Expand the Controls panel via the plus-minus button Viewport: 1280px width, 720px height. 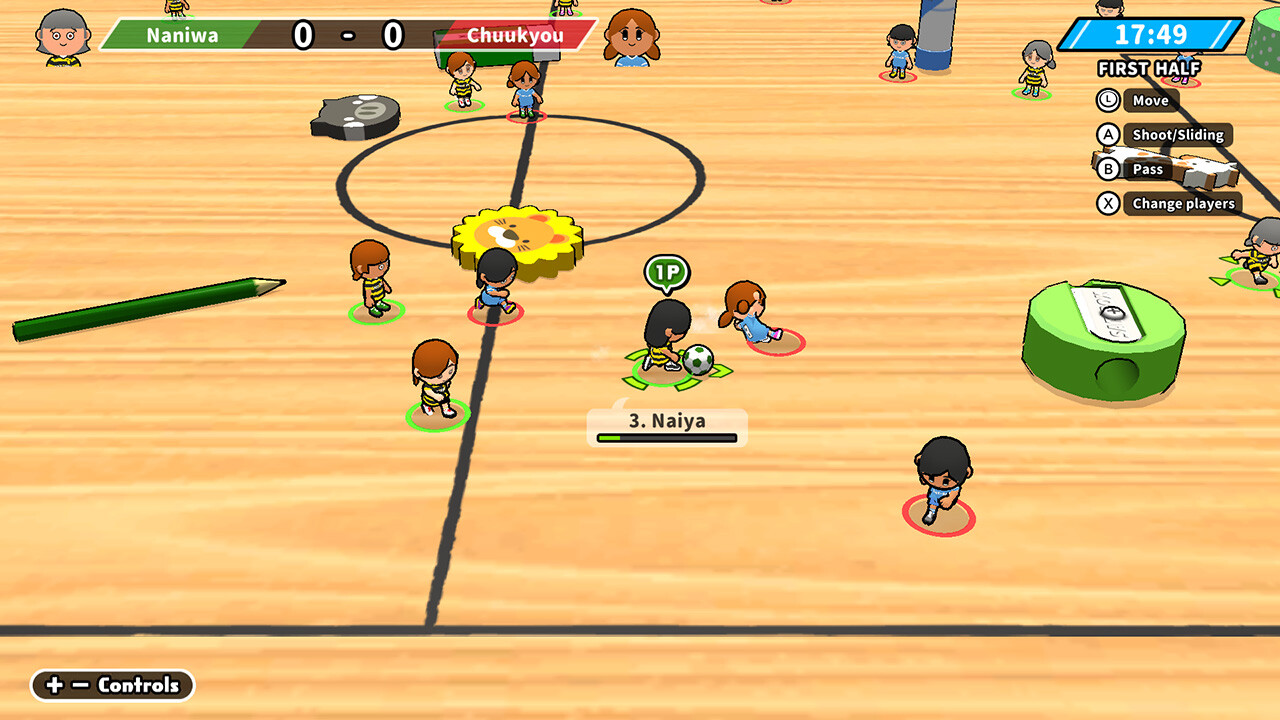[112, 686]
